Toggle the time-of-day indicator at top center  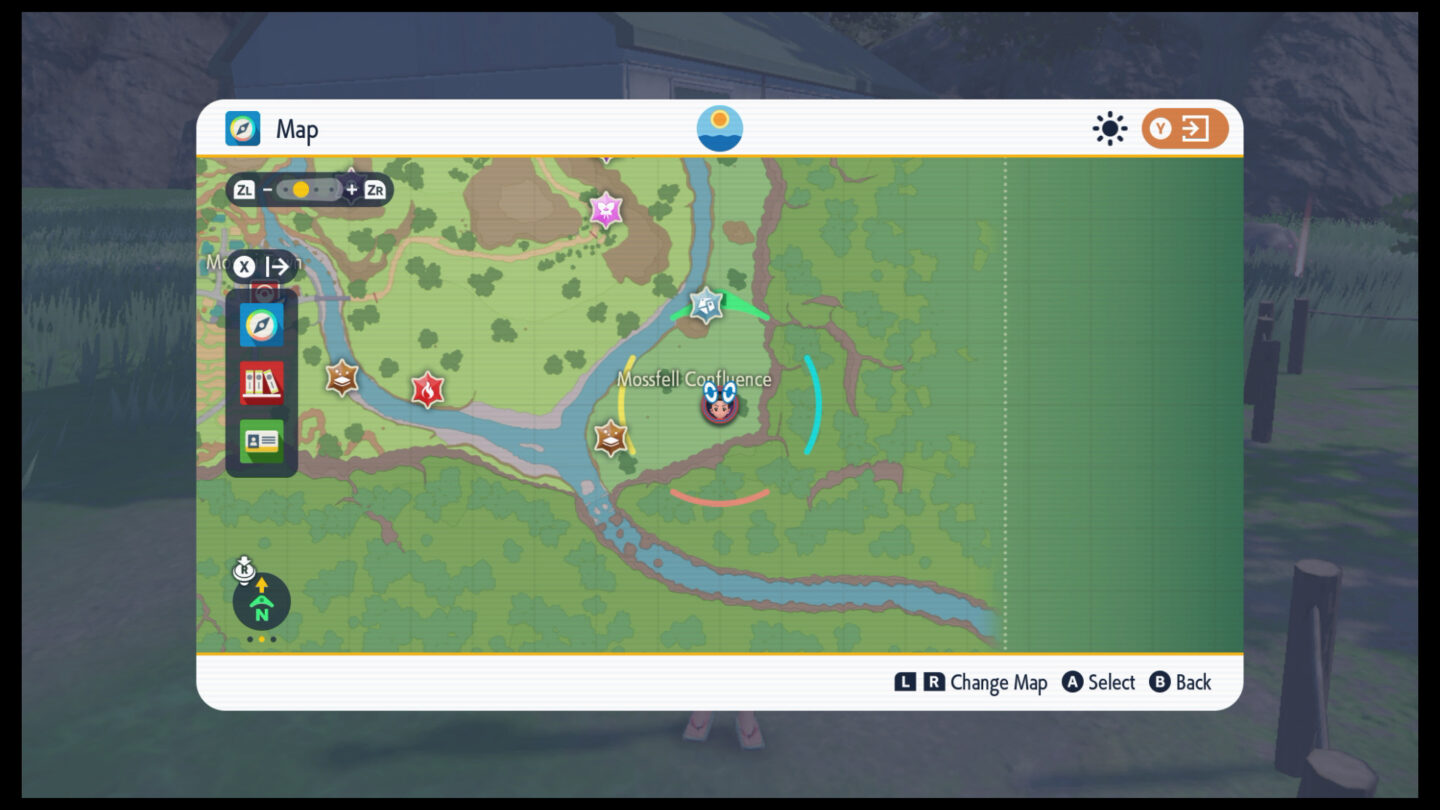pyautogui.click(x=719, y=128)
